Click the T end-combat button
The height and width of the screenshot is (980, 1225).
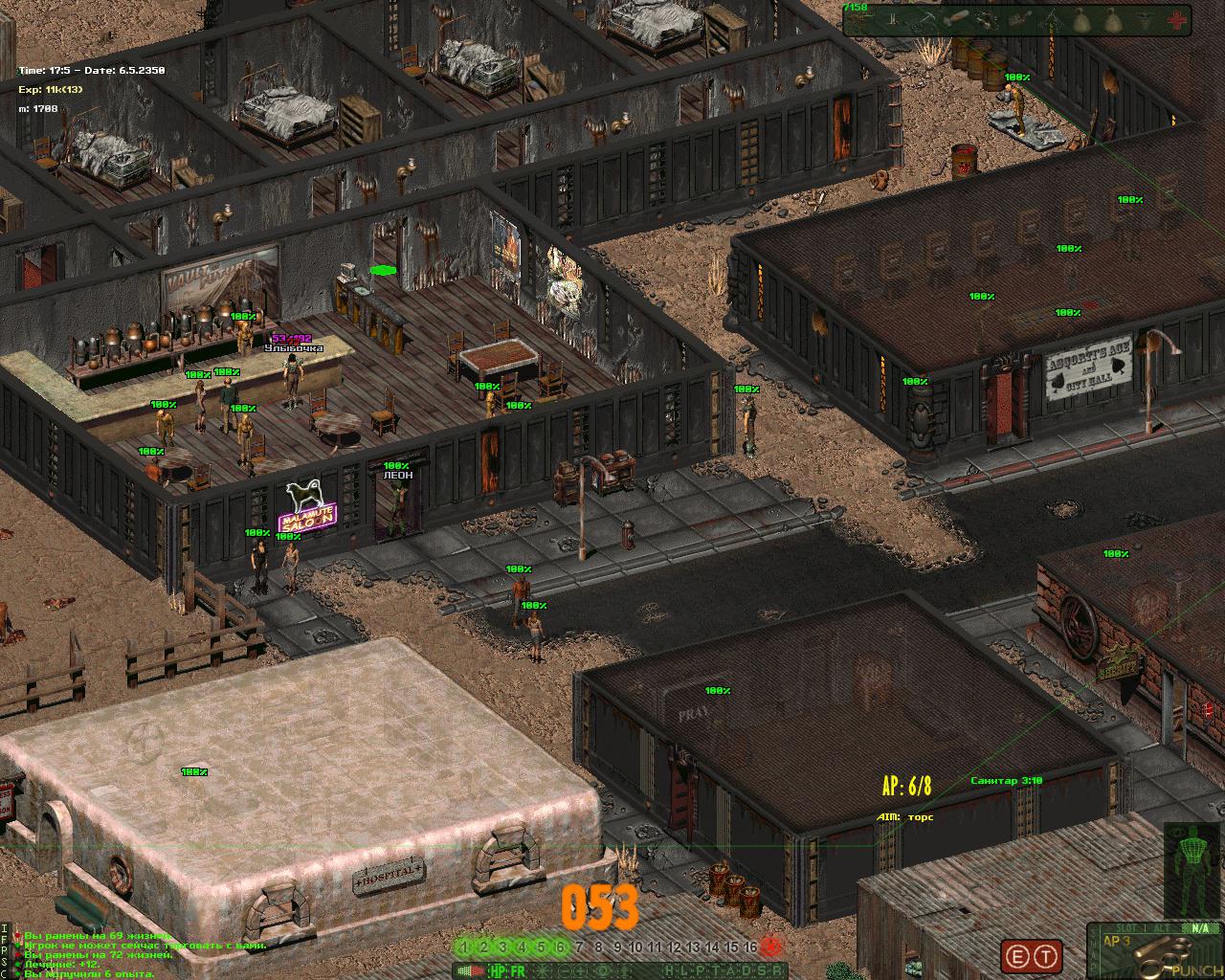(x=1046, y=956)
